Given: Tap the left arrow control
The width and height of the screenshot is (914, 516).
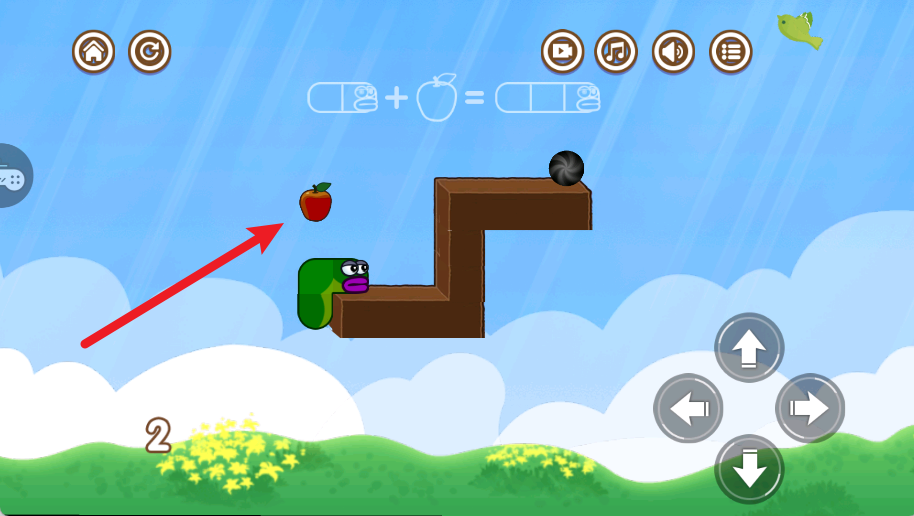Looking at the screenshot, I should 688,408.
